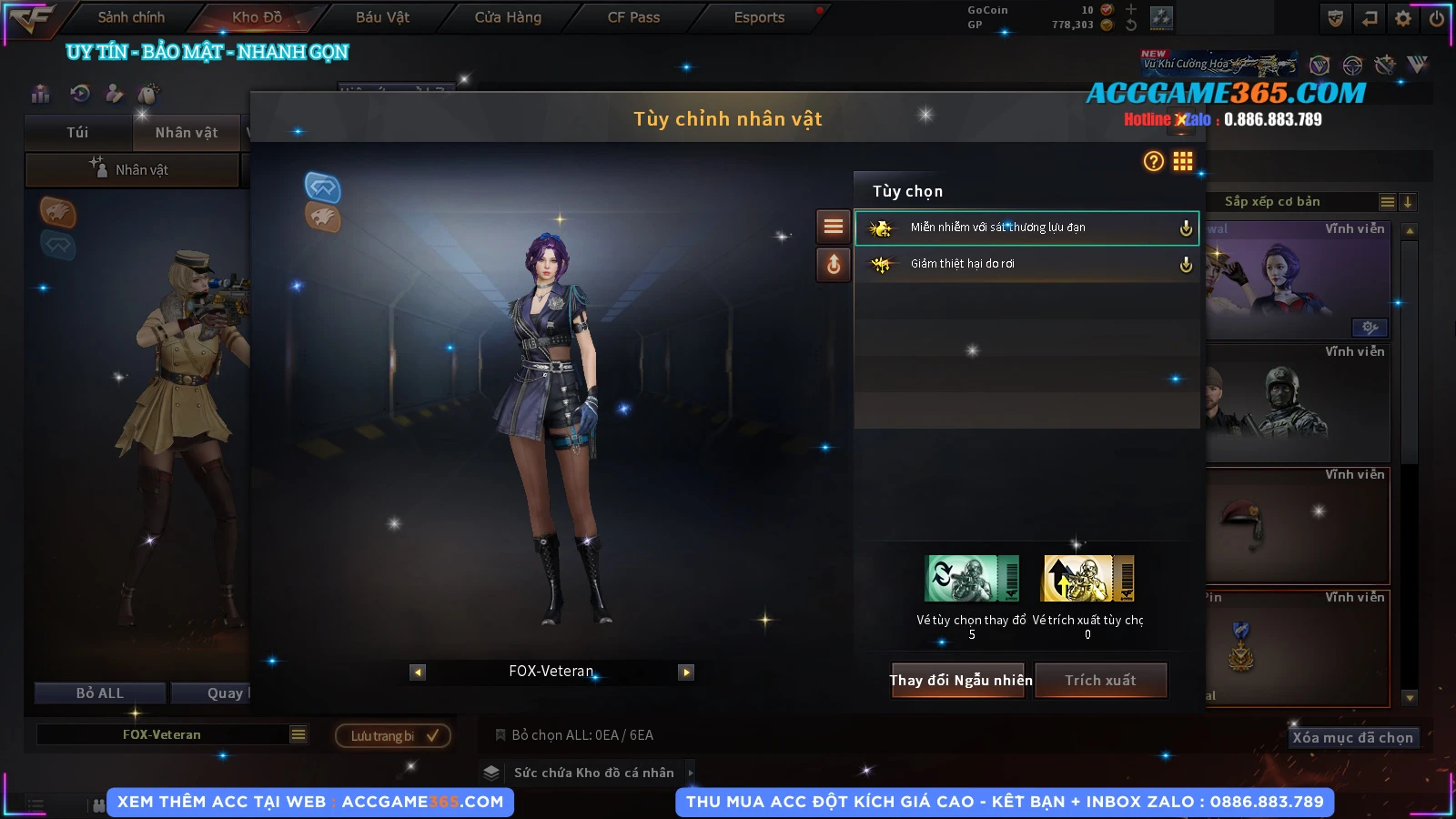This screenshot has height=819, width=1456.
Task: Click the power icon to exit
Action: [1437, 18]
